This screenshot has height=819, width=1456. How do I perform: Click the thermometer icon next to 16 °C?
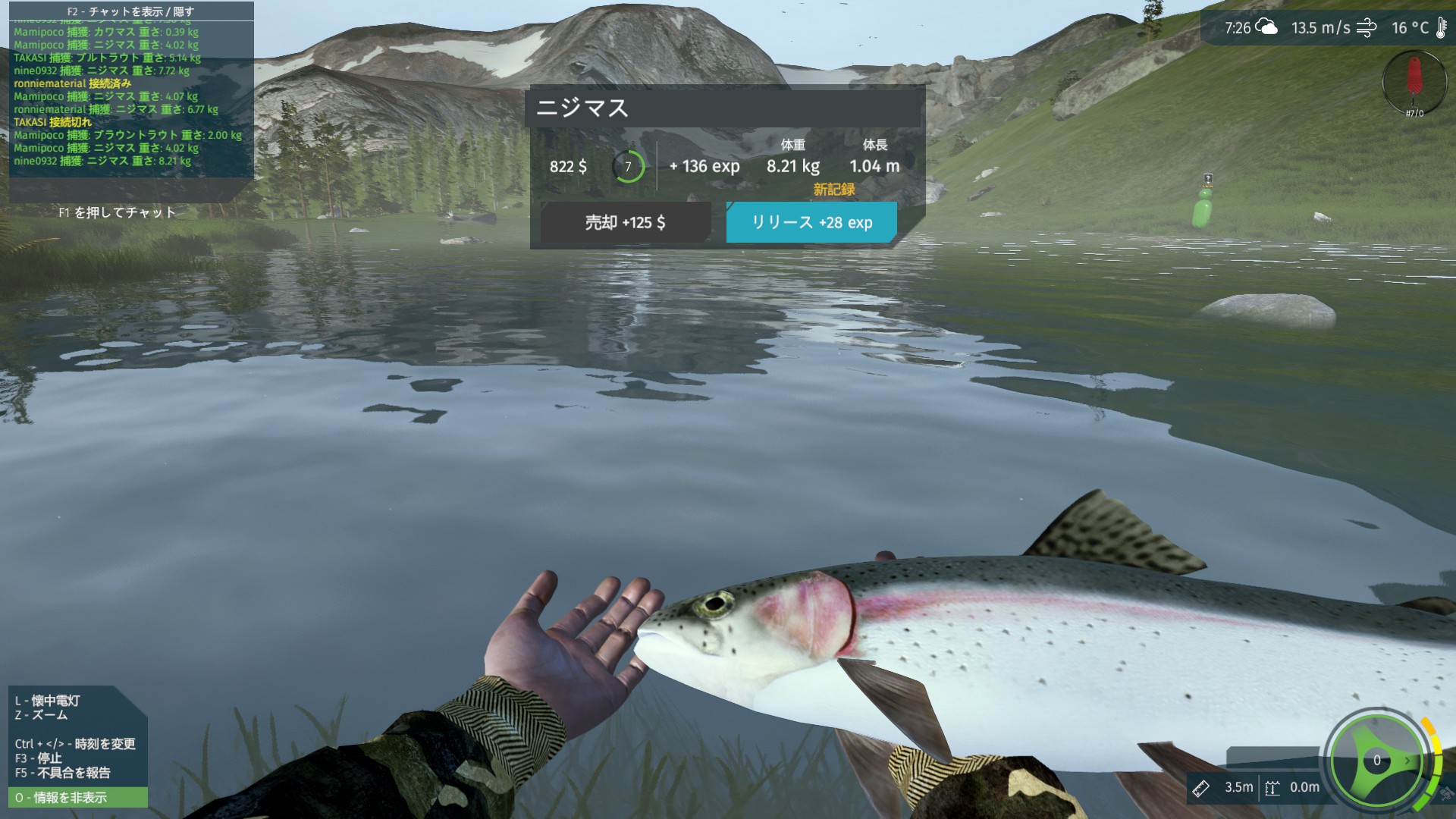1441,28
